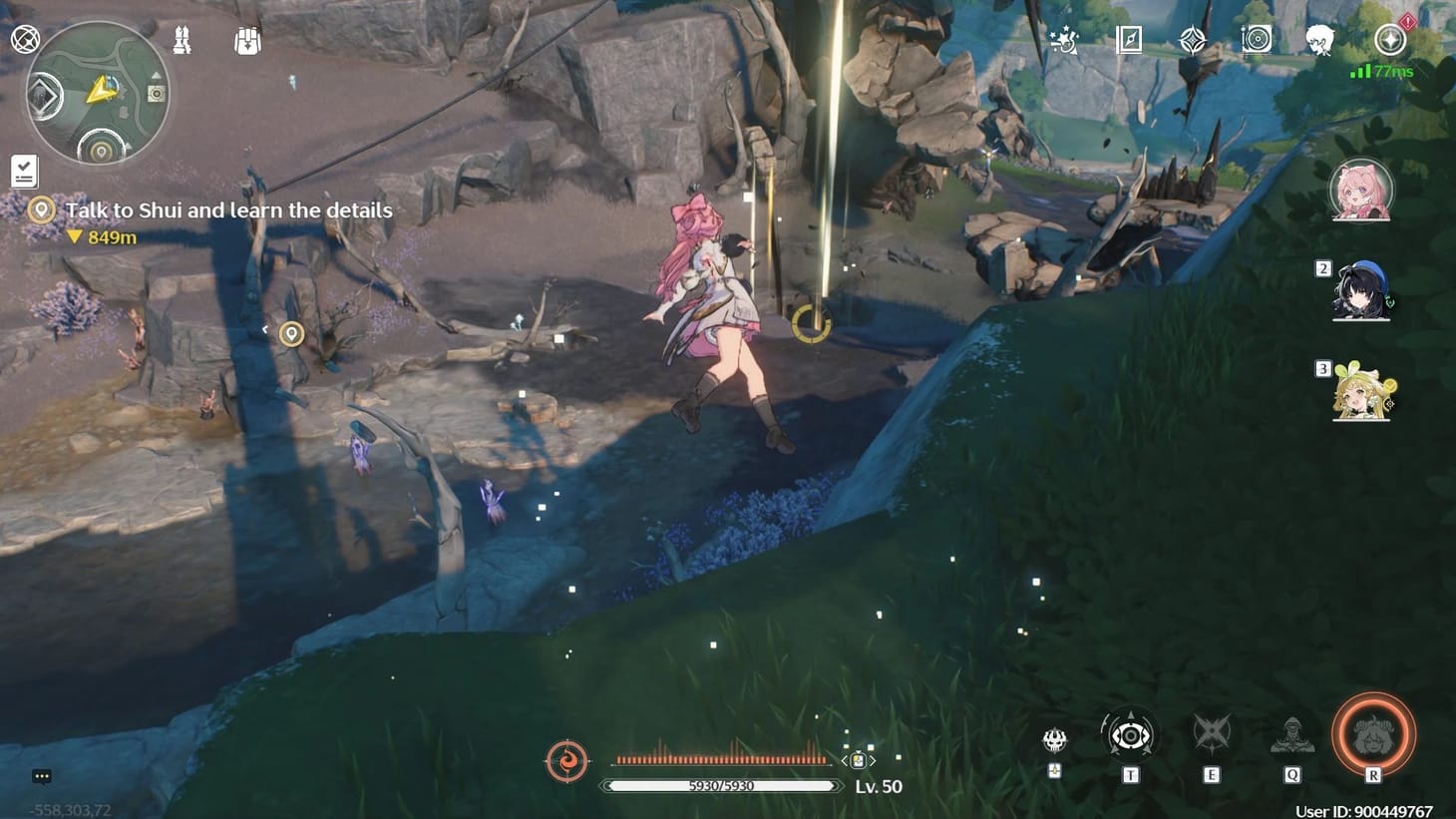
Task: Toggle the quest tracker checklist panel
Action: (23, 171)
